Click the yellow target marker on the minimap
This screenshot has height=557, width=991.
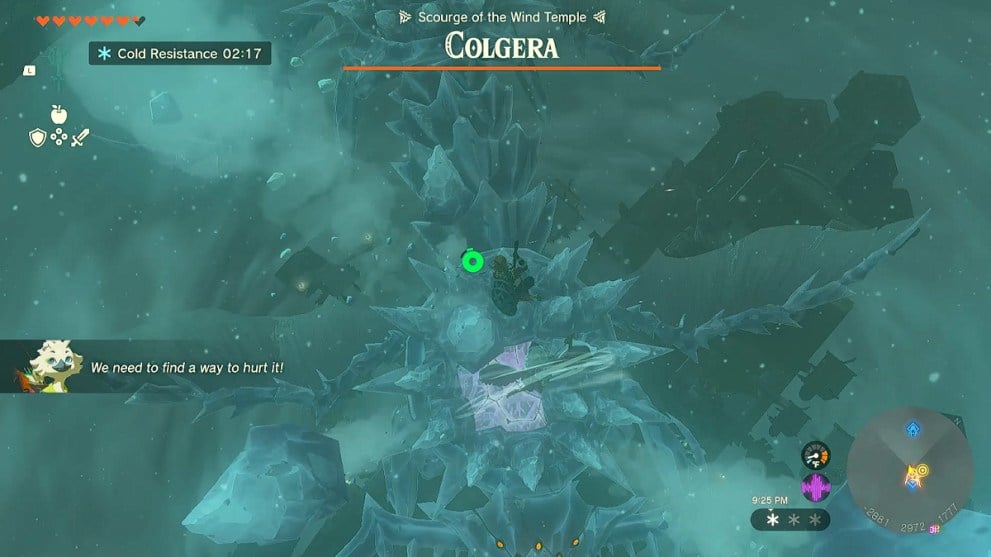coord(924,469)
